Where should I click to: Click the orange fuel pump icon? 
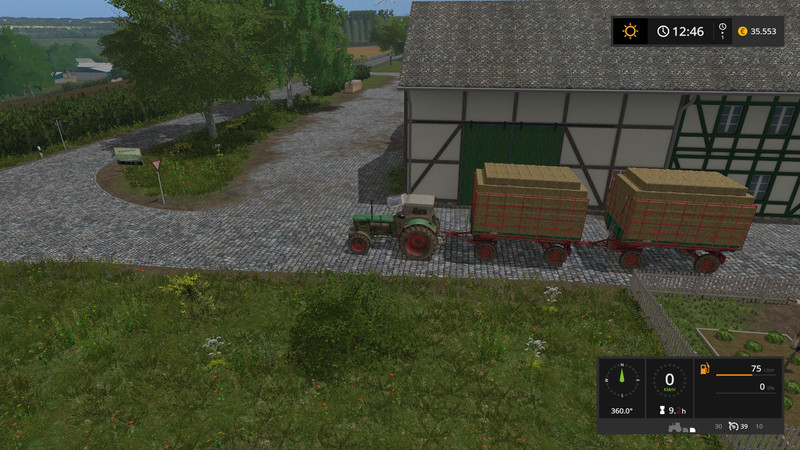point(705,370)
